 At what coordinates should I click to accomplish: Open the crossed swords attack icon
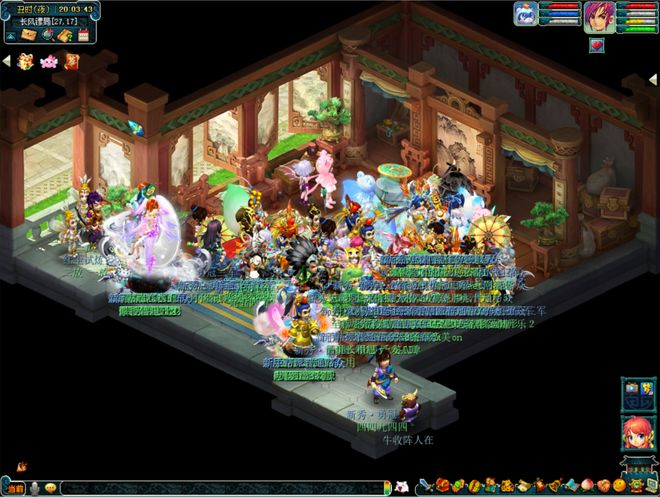tap(425, 487)
